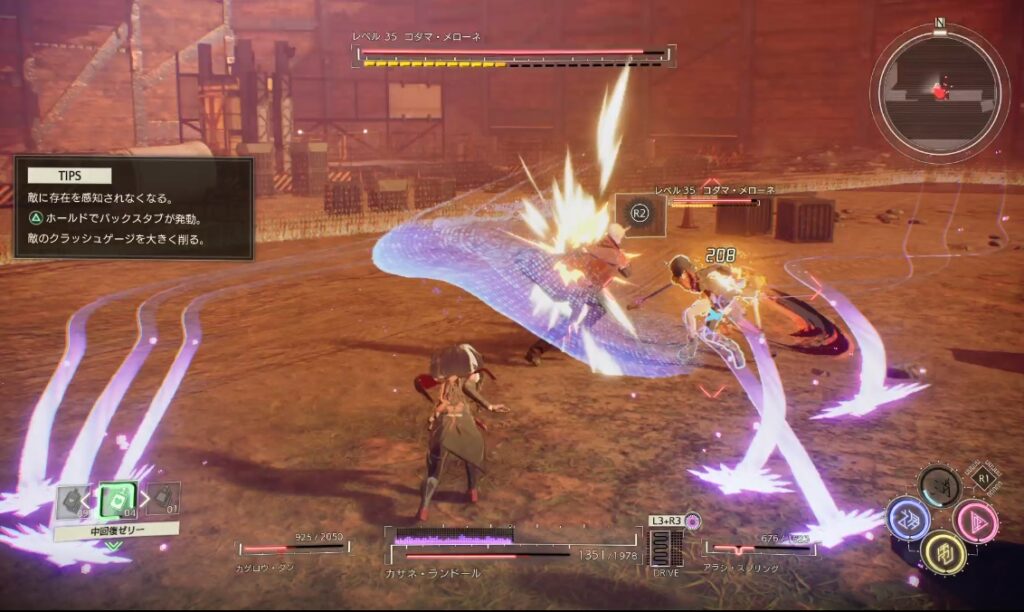The height and width of the screenshot is (612, 1024).
Task: Activate the pink SAS ability icon
Action: 974,521
